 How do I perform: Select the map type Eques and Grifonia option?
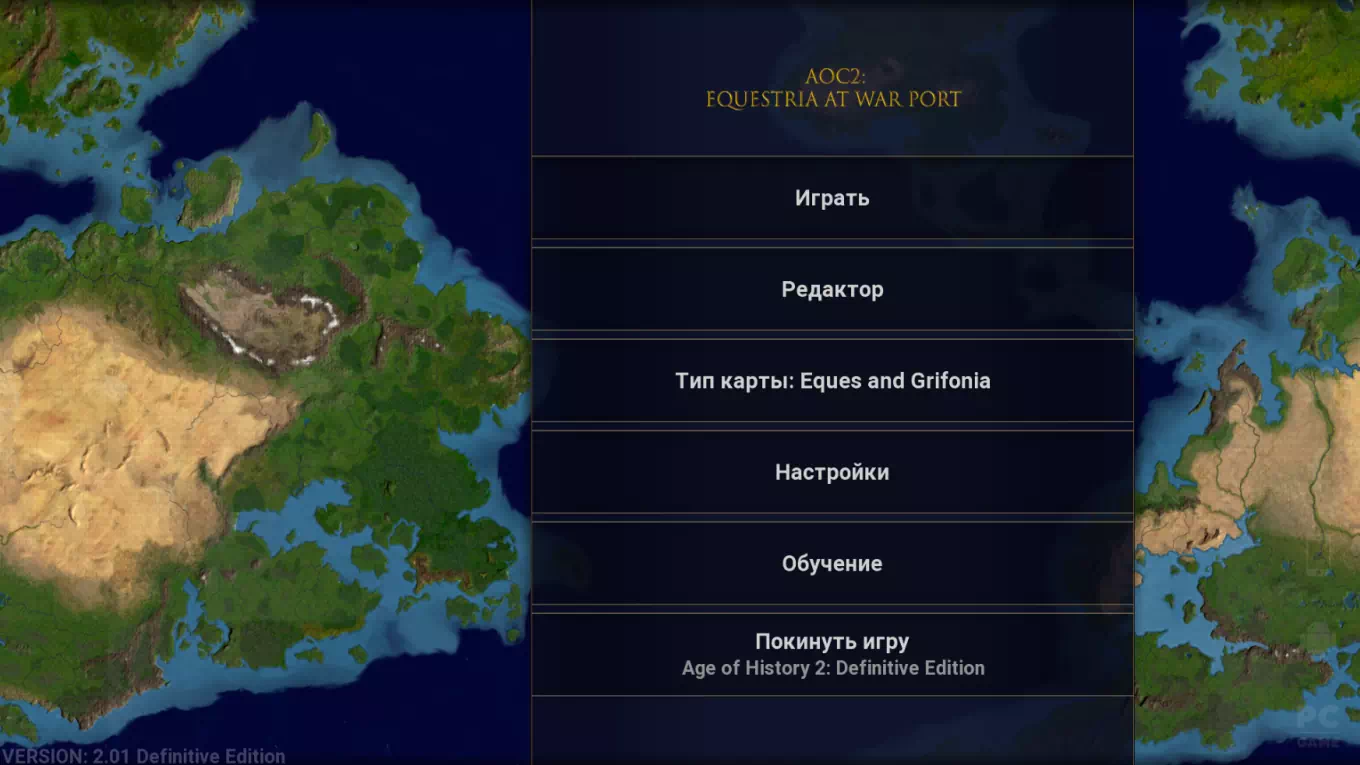[x=832, y=380]
